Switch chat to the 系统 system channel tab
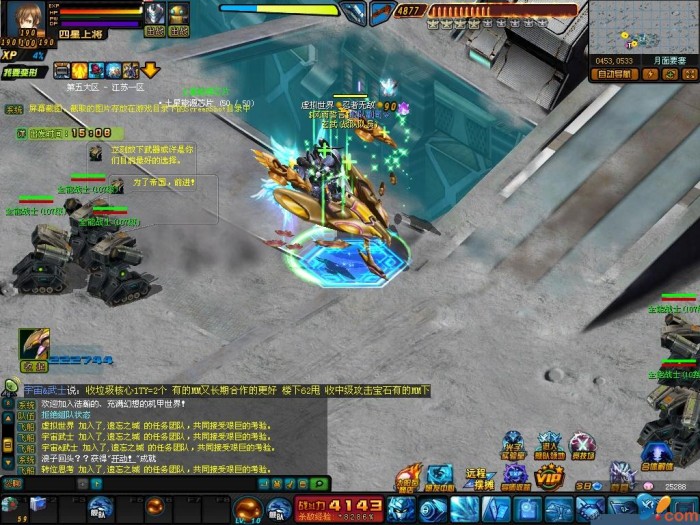 click(26, 405)
